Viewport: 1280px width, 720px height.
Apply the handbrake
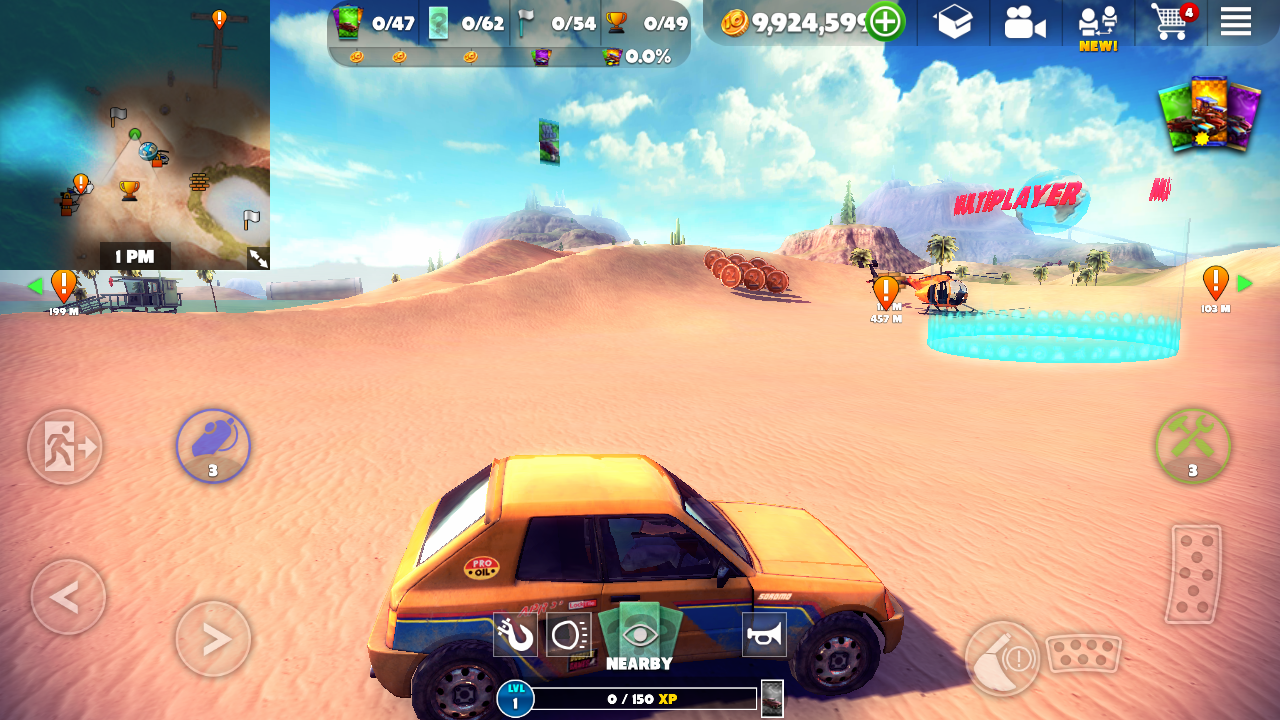[1002, 658]
